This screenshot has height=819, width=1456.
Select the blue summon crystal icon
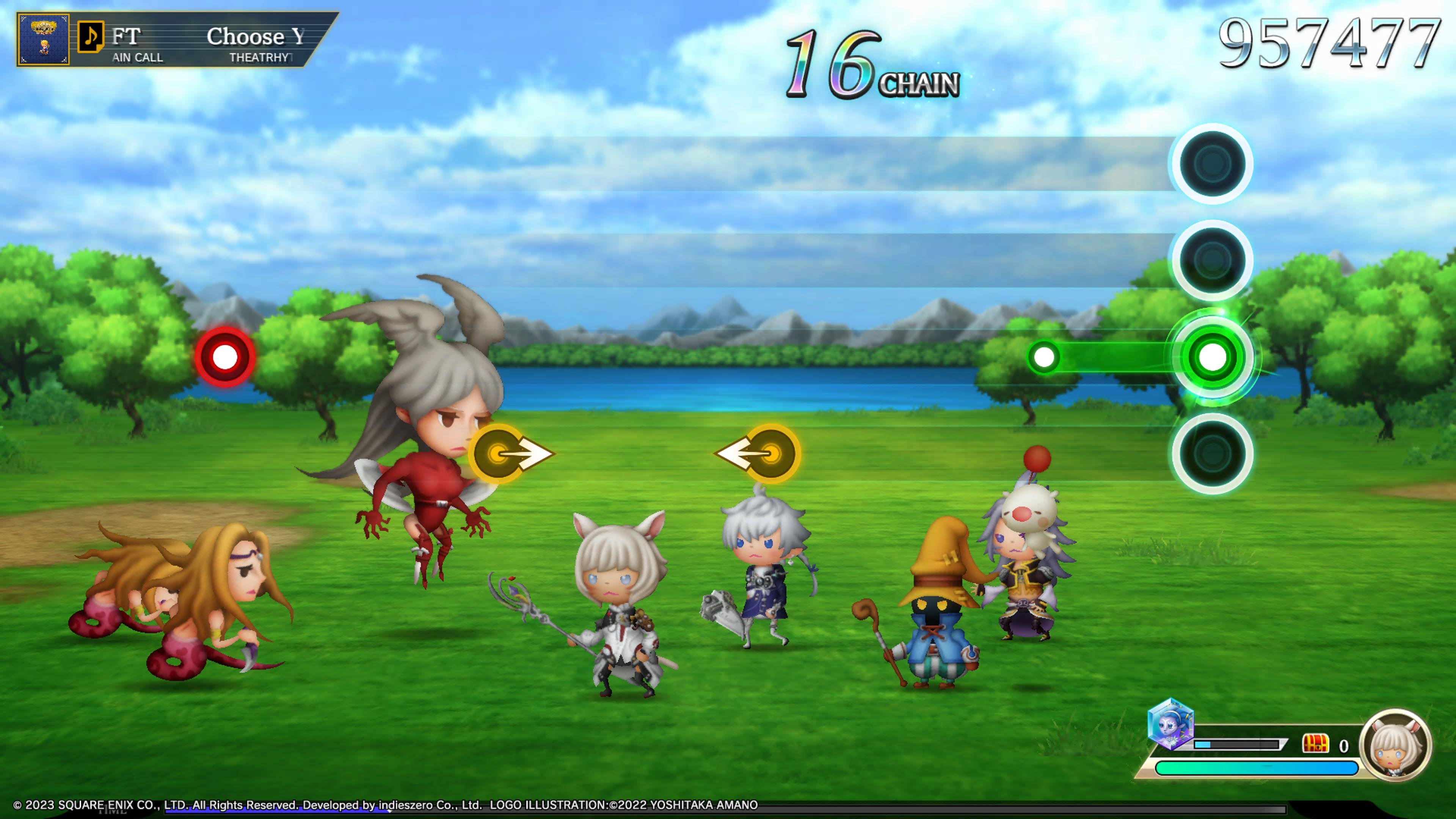tap(1170, 724)
